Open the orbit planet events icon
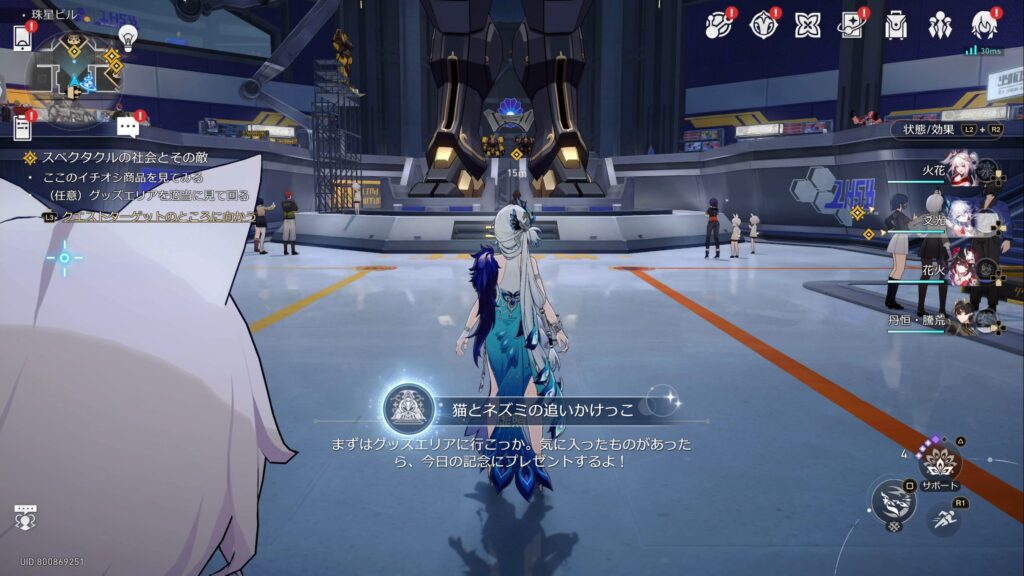 click(719, 25)
